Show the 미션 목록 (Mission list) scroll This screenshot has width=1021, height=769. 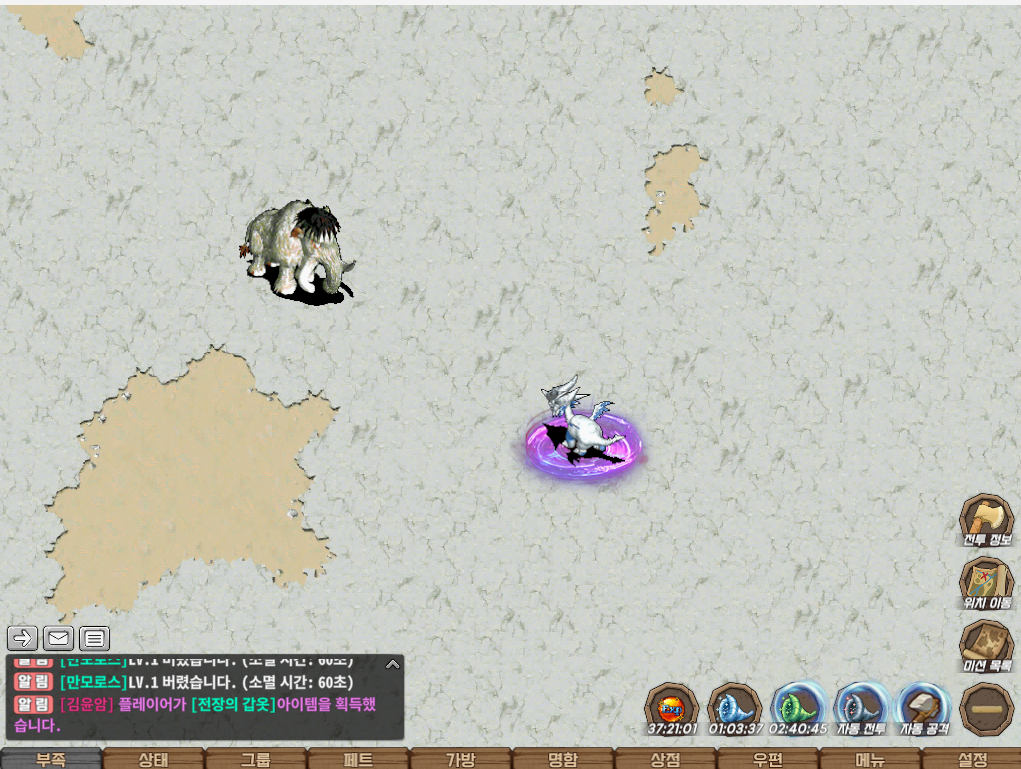point(986,645)
